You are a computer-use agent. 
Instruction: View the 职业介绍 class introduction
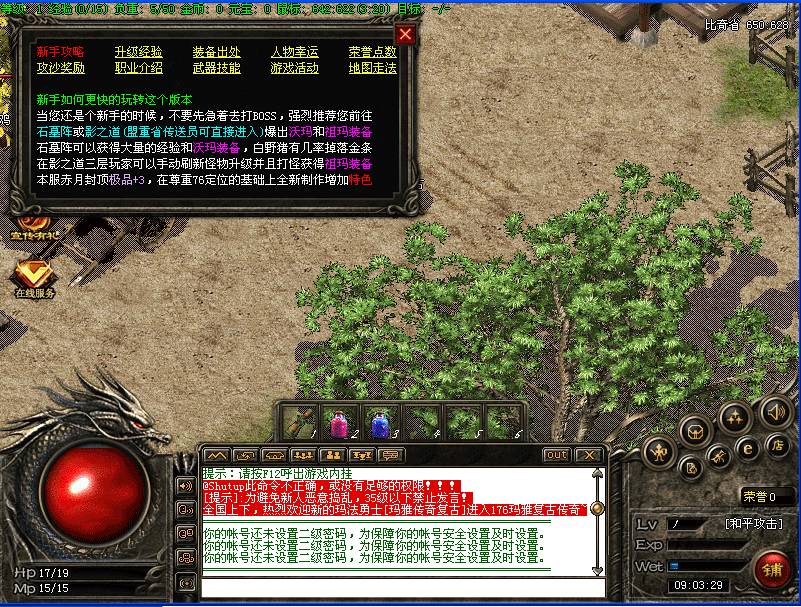pyautogui.click(x=138, y=68)
